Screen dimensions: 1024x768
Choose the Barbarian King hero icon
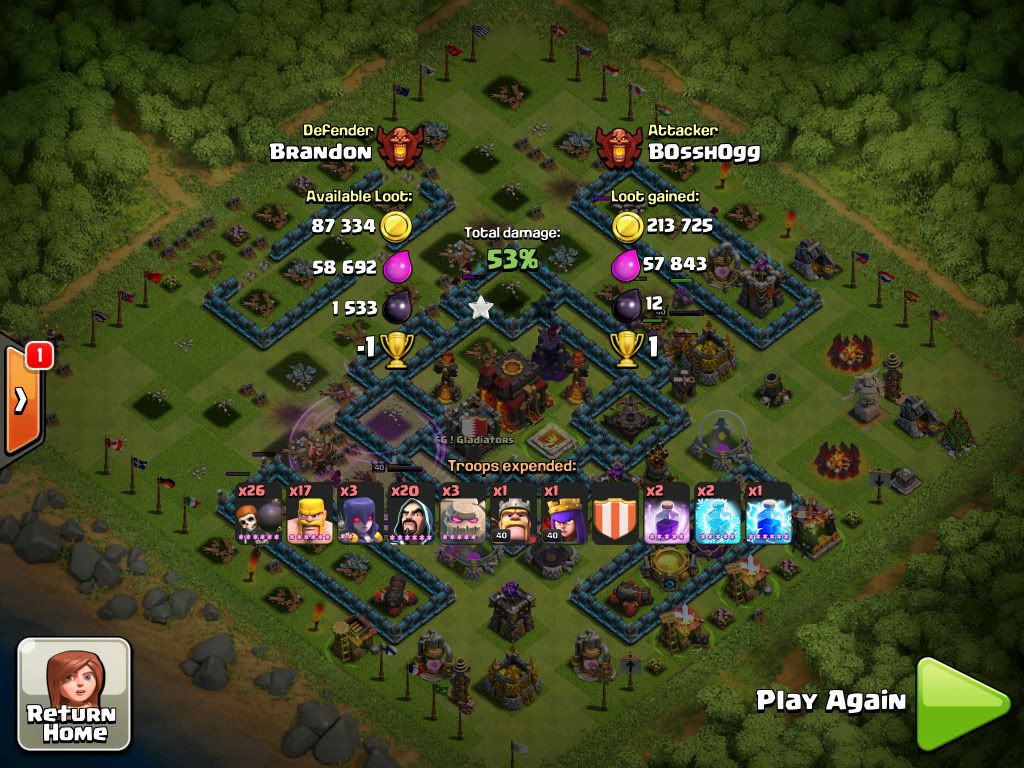click(x=513, y=513)
